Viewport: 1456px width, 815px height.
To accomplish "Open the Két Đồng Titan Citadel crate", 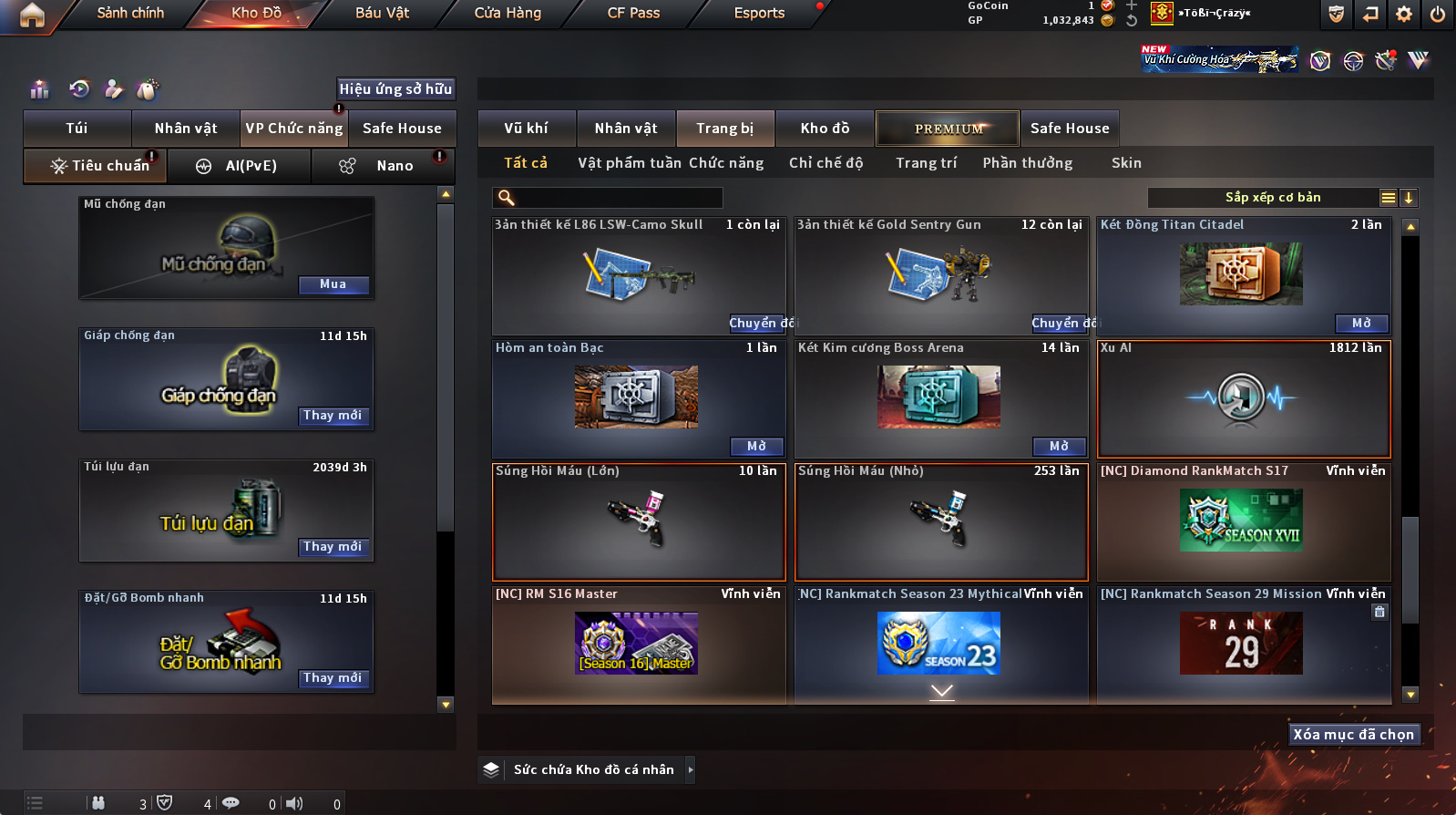I will click(x=1361, y=323).
